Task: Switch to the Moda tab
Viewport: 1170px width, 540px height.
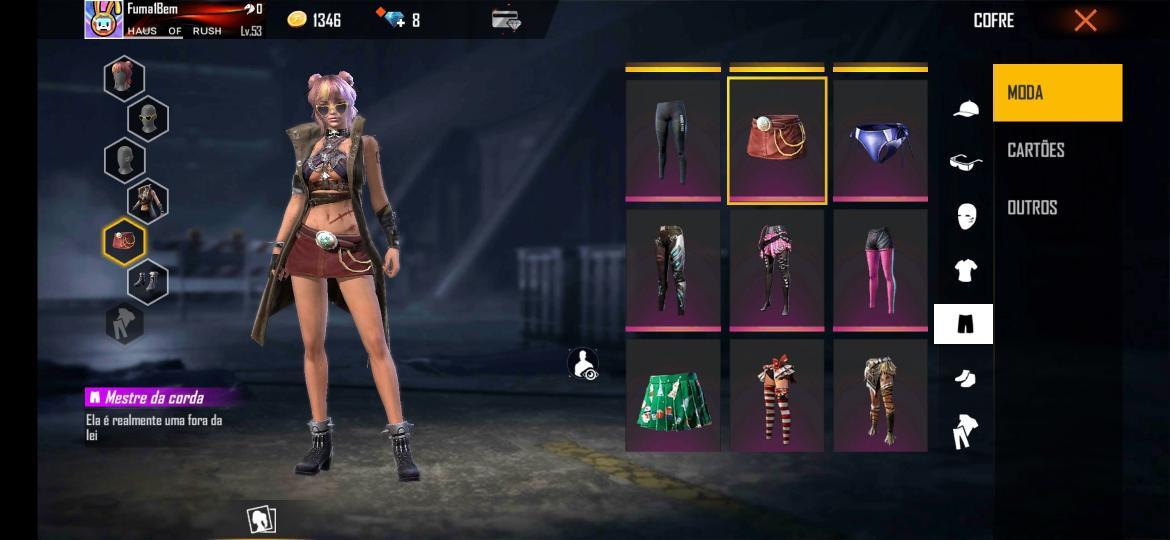Action: pyautogui.click(x=1057, y=93)
